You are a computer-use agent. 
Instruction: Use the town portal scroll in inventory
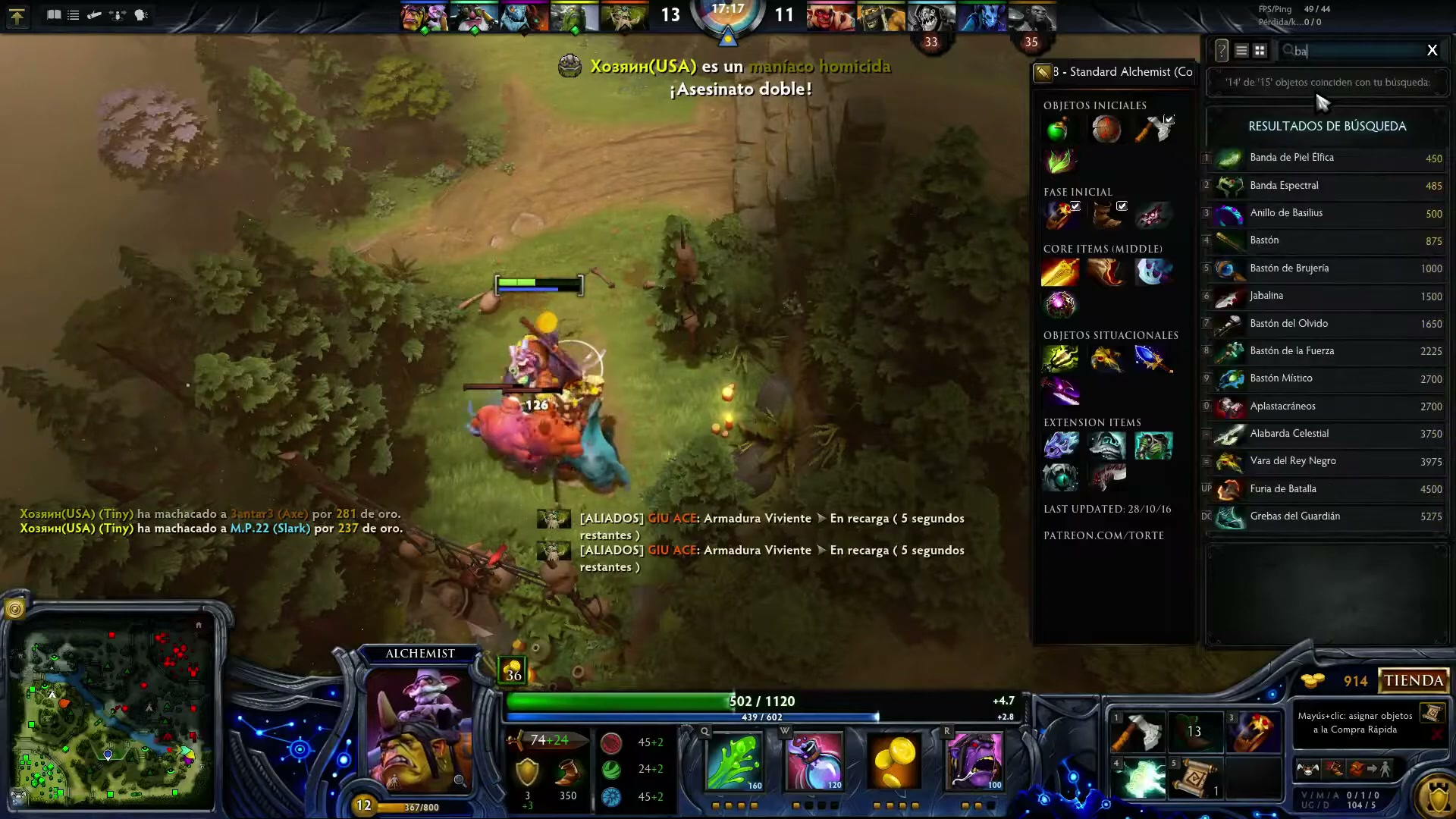point(1194,779)
